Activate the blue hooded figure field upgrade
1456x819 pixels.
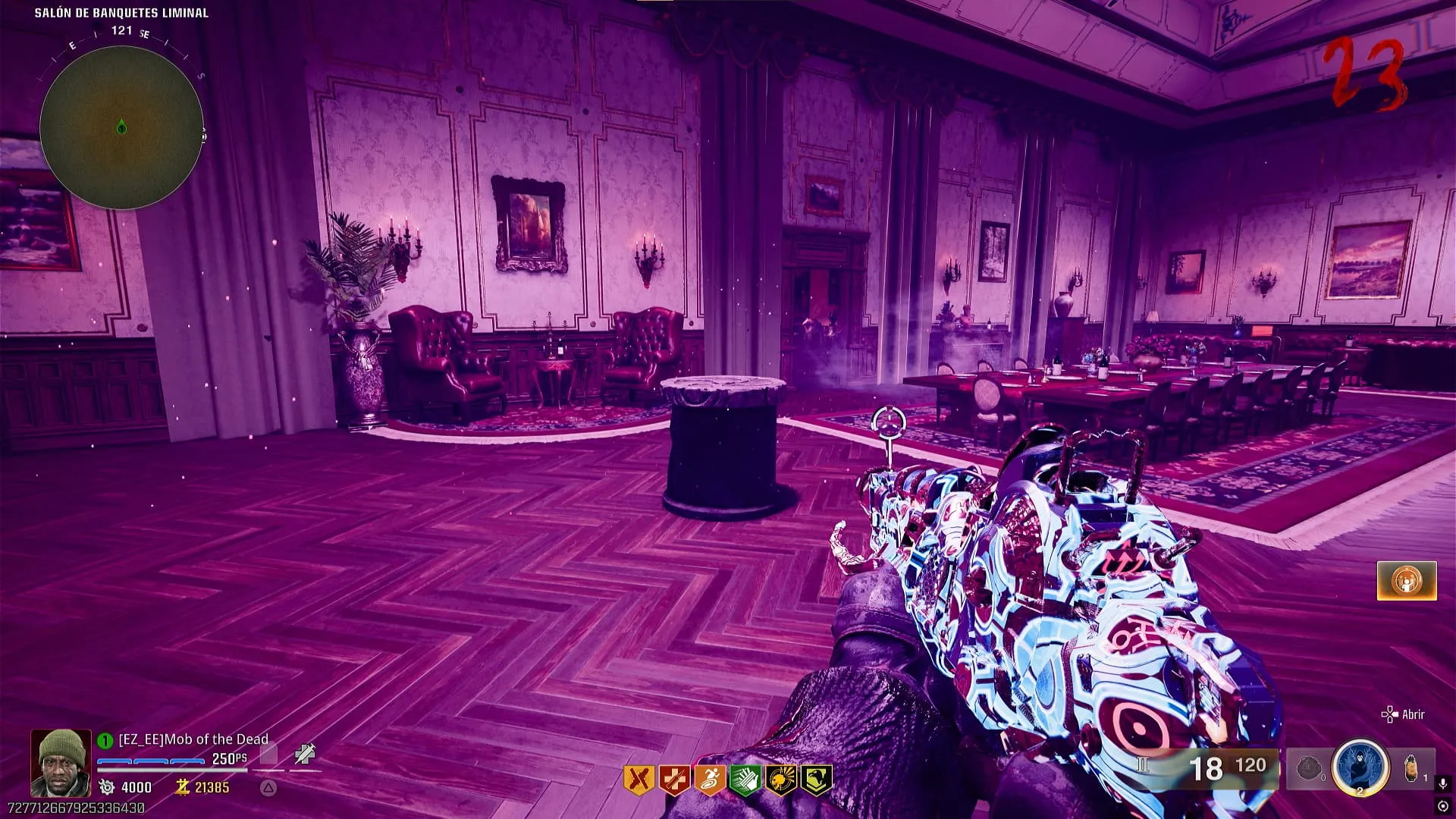click(x=1360, y=767)
